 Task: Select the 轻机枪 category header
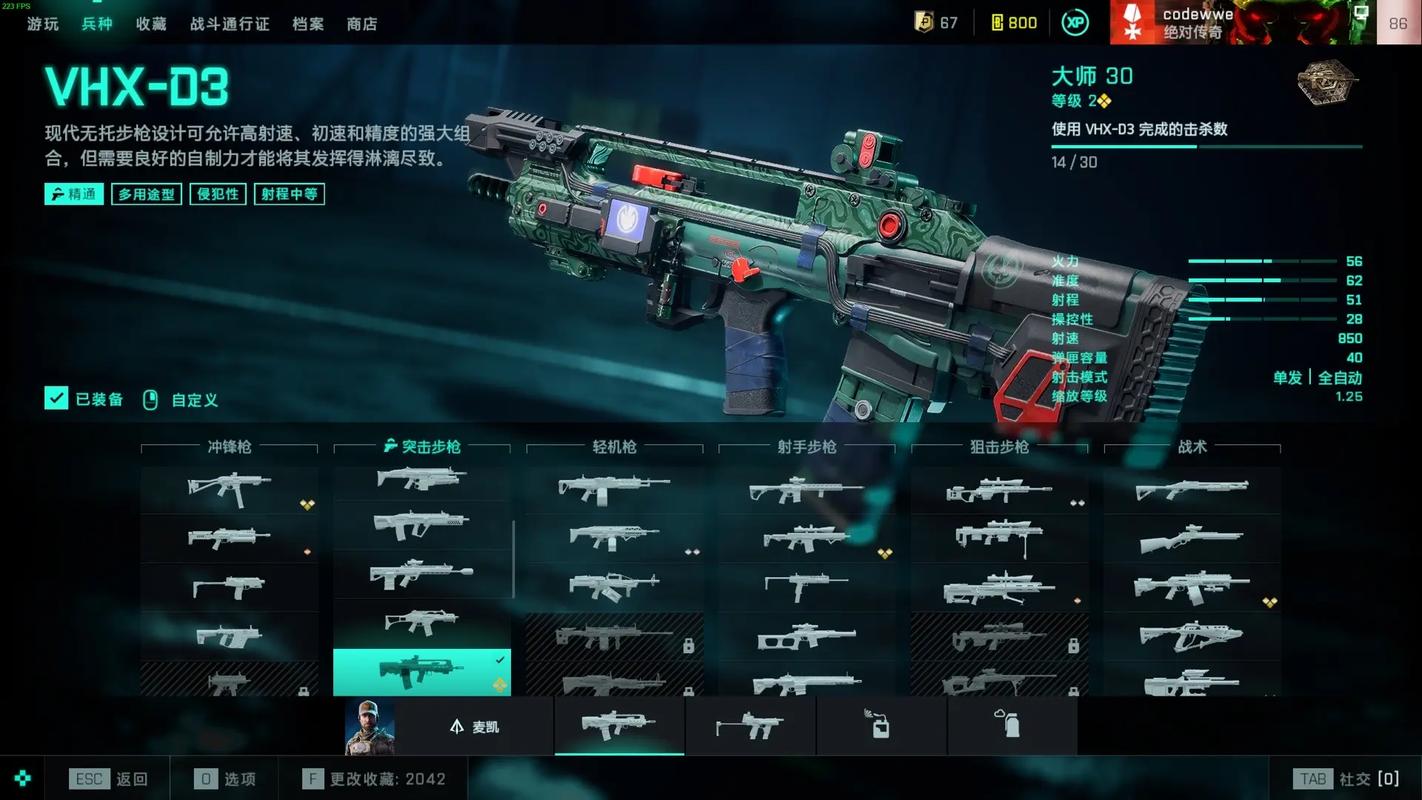coord(614,447)
